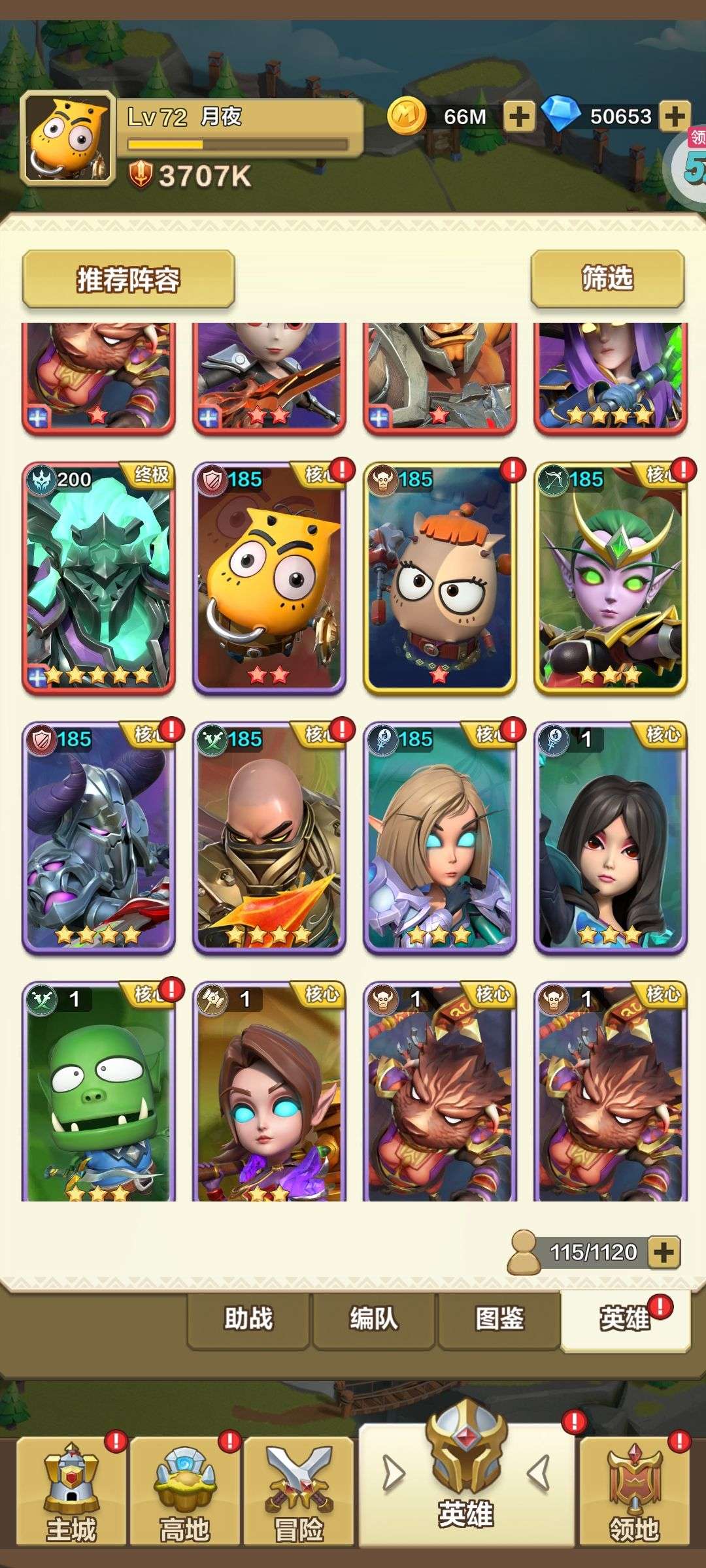Image resolution: width=706 pixels, height=1568 pixels.
Task: Open the 图鉴 codex tab
Action: click(x=499, y=1319)
